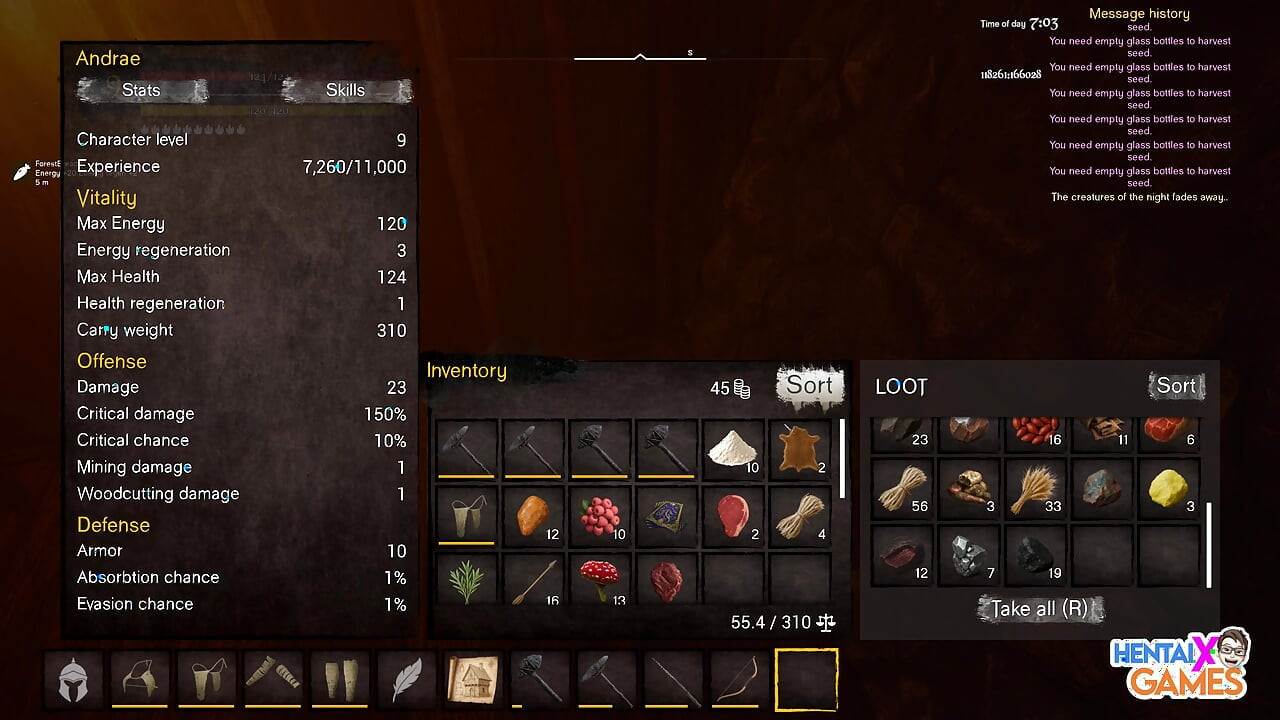Open the Stats tab

click(x=141, y=90)
